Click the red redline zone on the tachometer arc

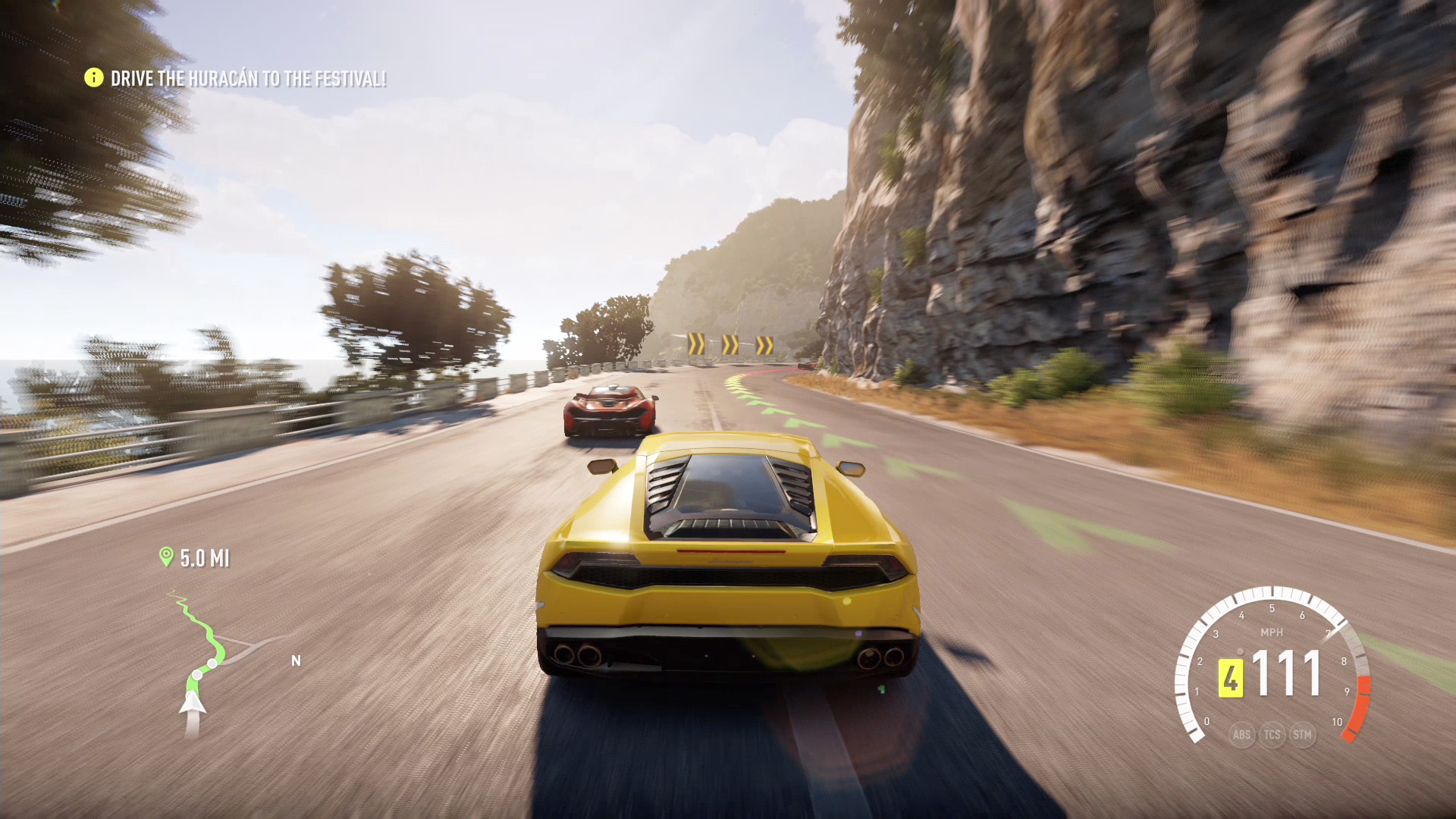pos(1363,708)
